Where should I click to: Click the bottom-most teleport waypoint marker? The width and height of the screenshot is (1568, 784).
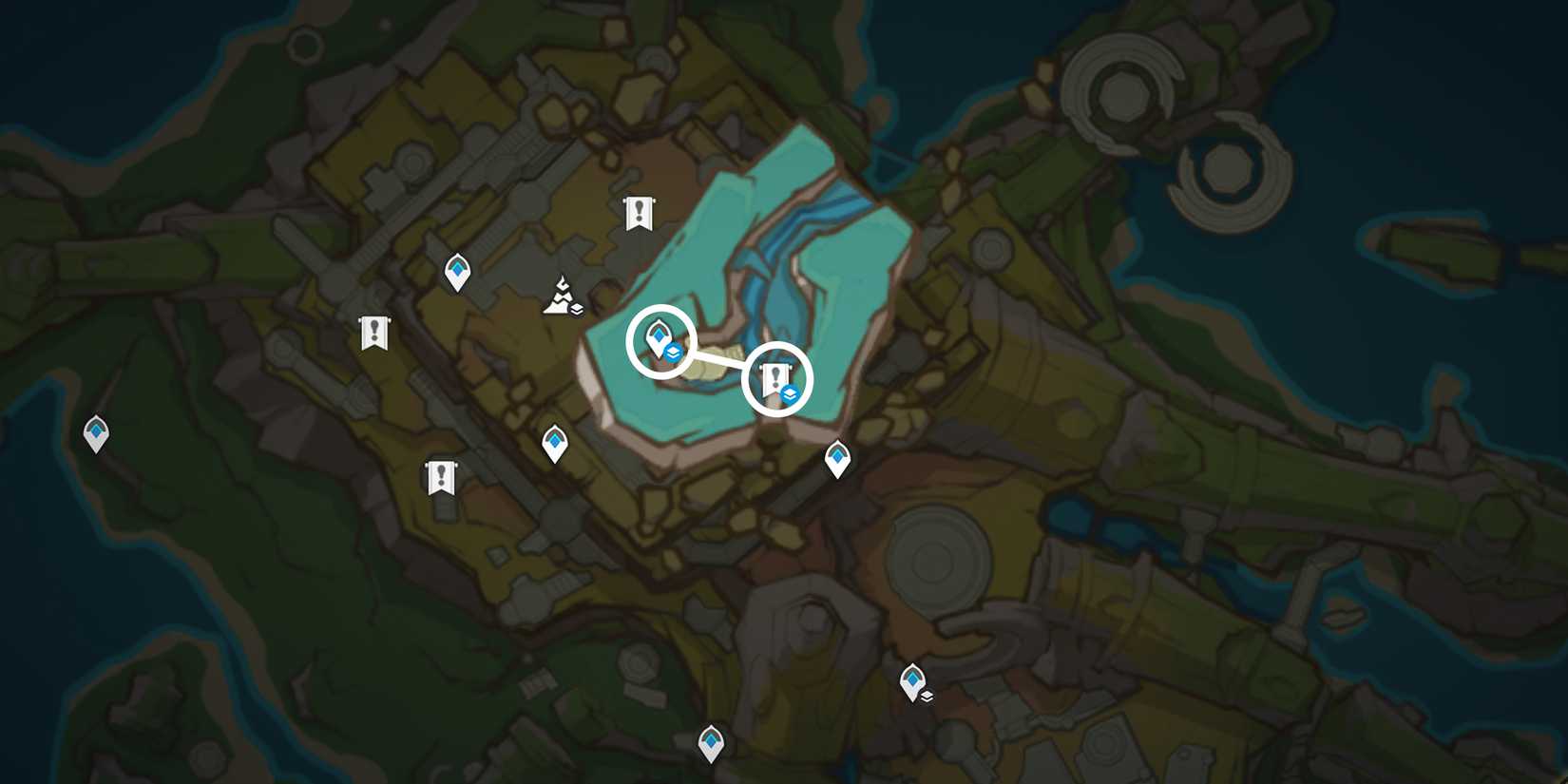pyautogui.click(x=712, y=739)
